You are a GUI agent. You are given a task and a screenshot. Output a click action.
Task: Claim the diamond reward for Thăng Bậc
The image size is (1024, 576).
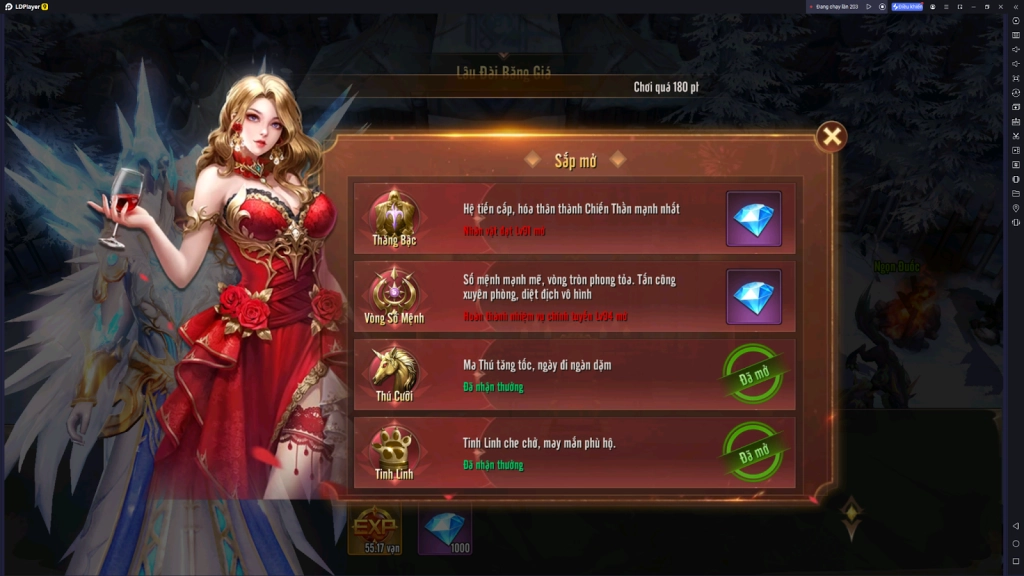tap(753, 218)
